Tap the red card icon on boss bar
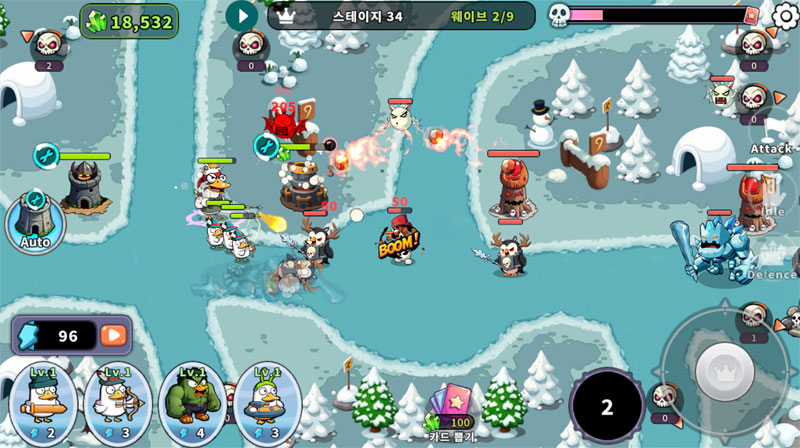 click(751, 15)
